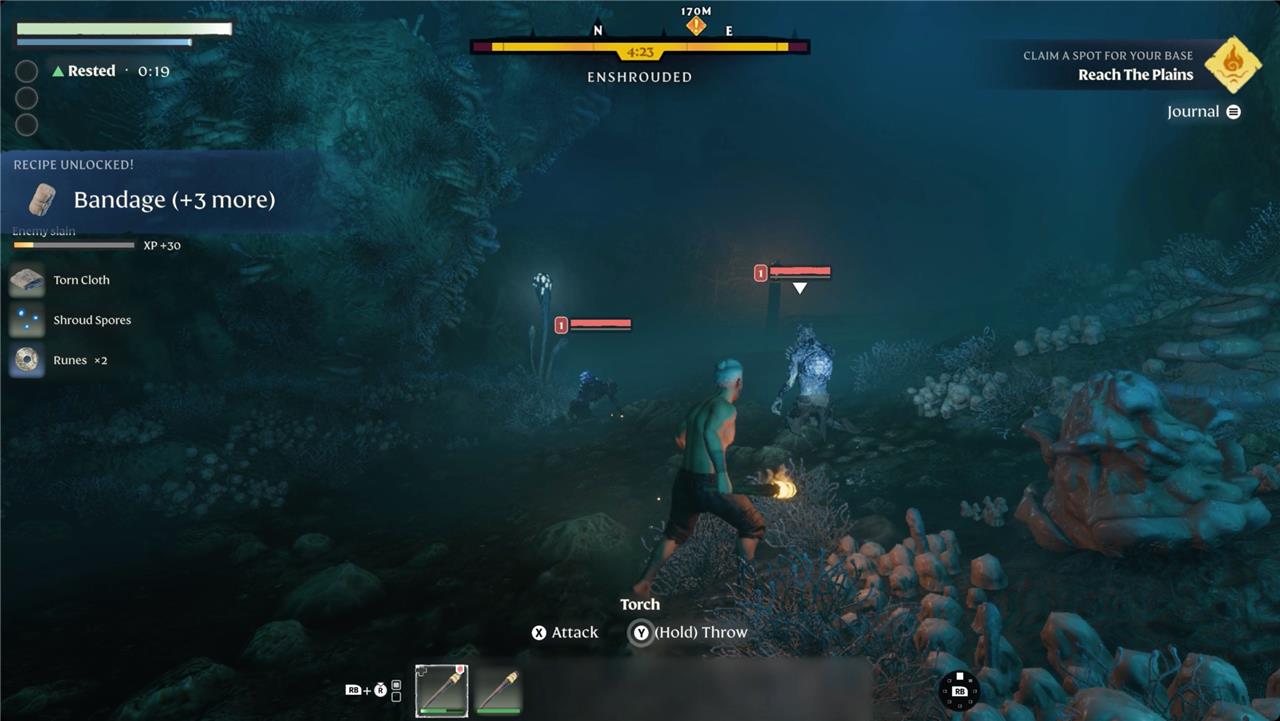1280x721 pixels.
Task: Select the Torn Cloth loot entry
Action: [81, 280]
